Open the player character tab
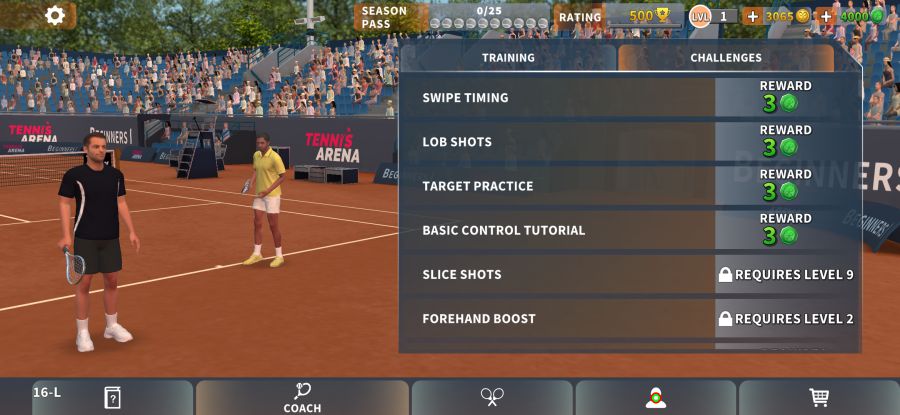 point(656,397)
